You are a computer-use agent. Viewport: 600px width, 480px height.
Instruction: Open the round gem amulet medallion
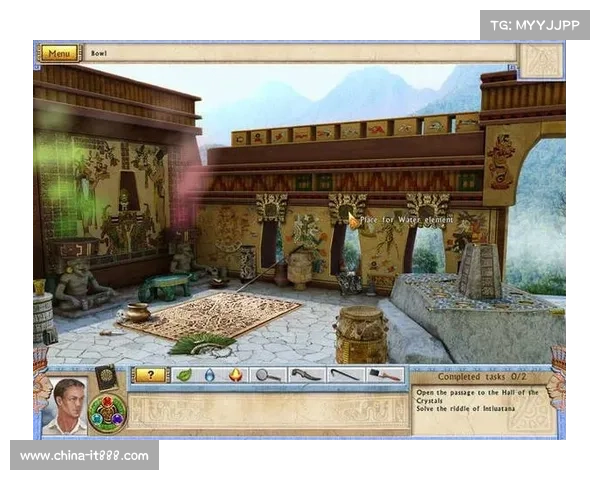pos(107,412)
